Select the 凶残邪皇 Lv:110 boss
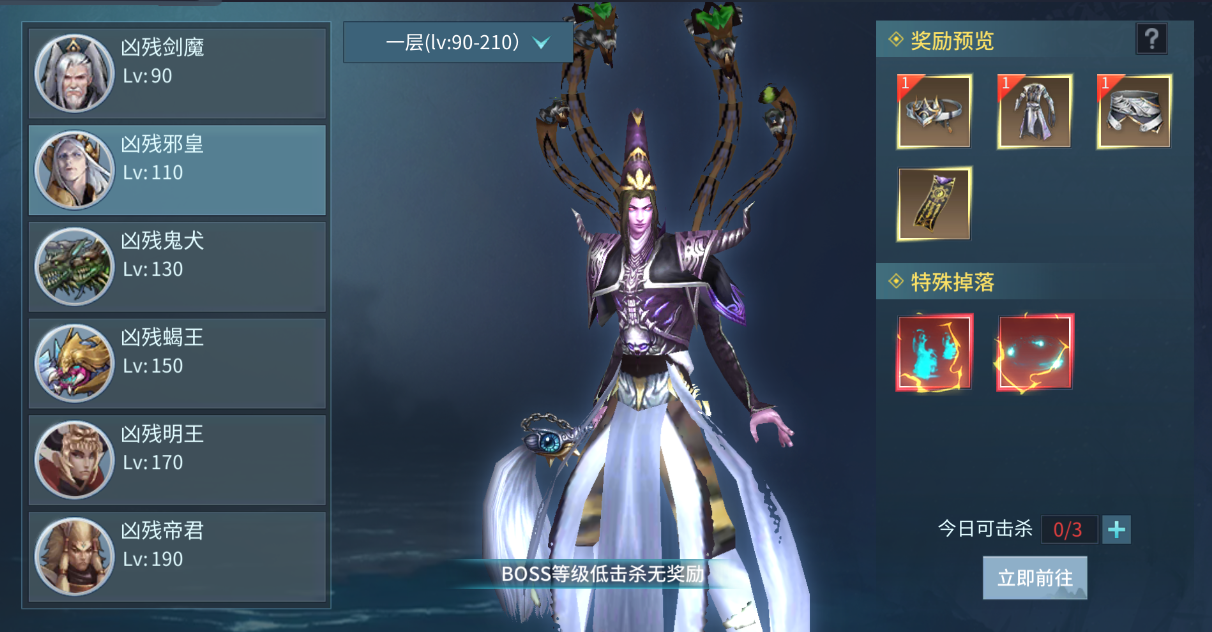Screen dimensions: 1212x632 [178, 170]
